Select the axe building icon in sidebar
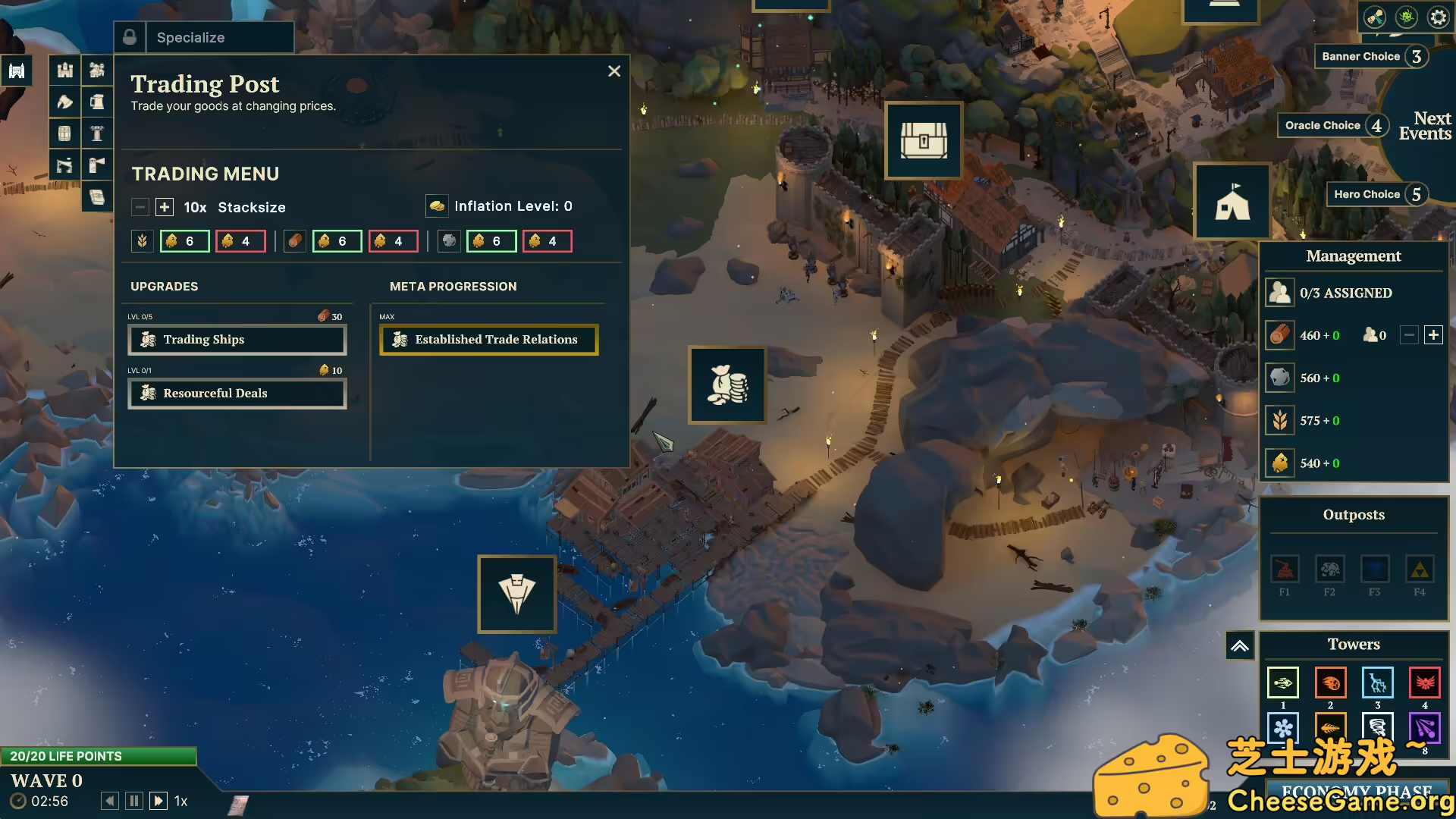The width and height of the screenshot is (1456, 819). [64, 101]
